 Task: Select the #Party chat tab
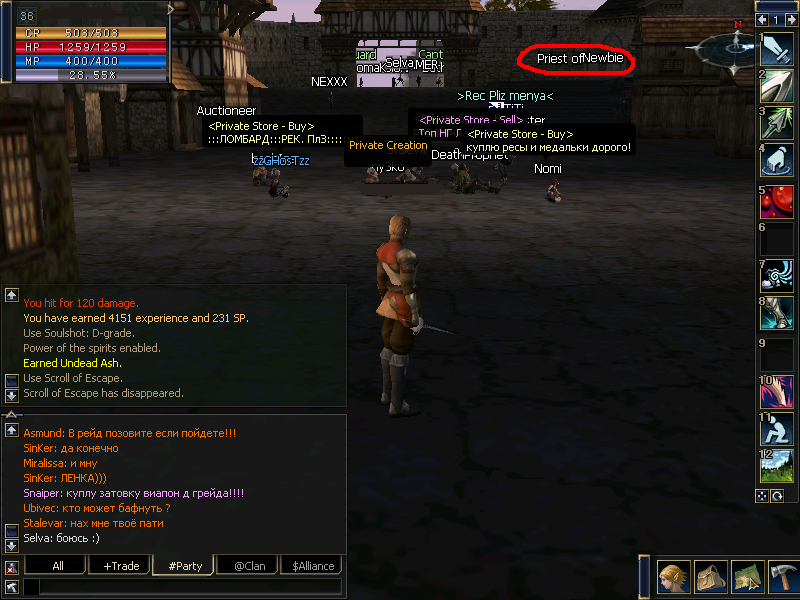(185, 566)
